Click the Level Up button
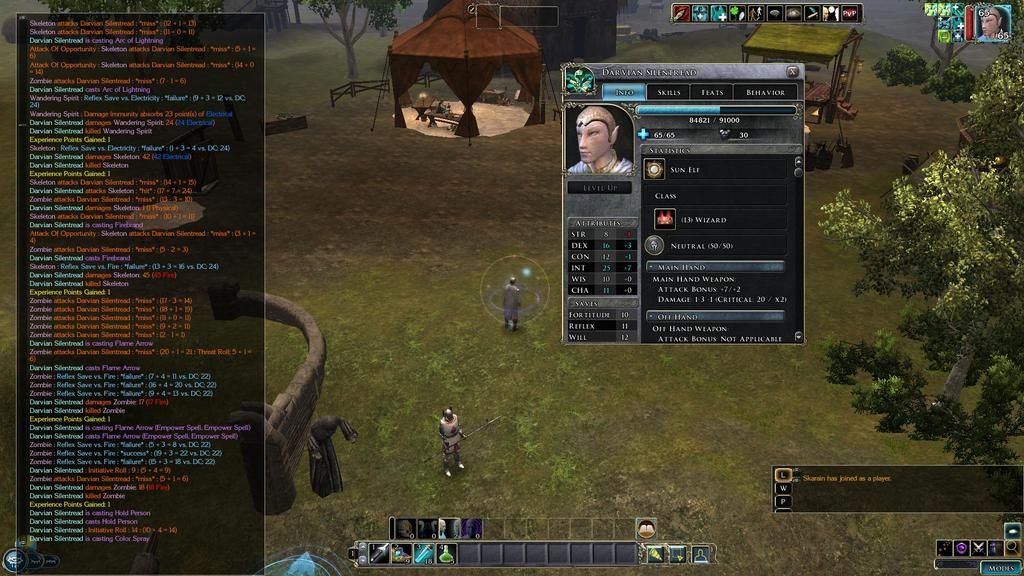The image size is (1024, 576). [599, 187]
